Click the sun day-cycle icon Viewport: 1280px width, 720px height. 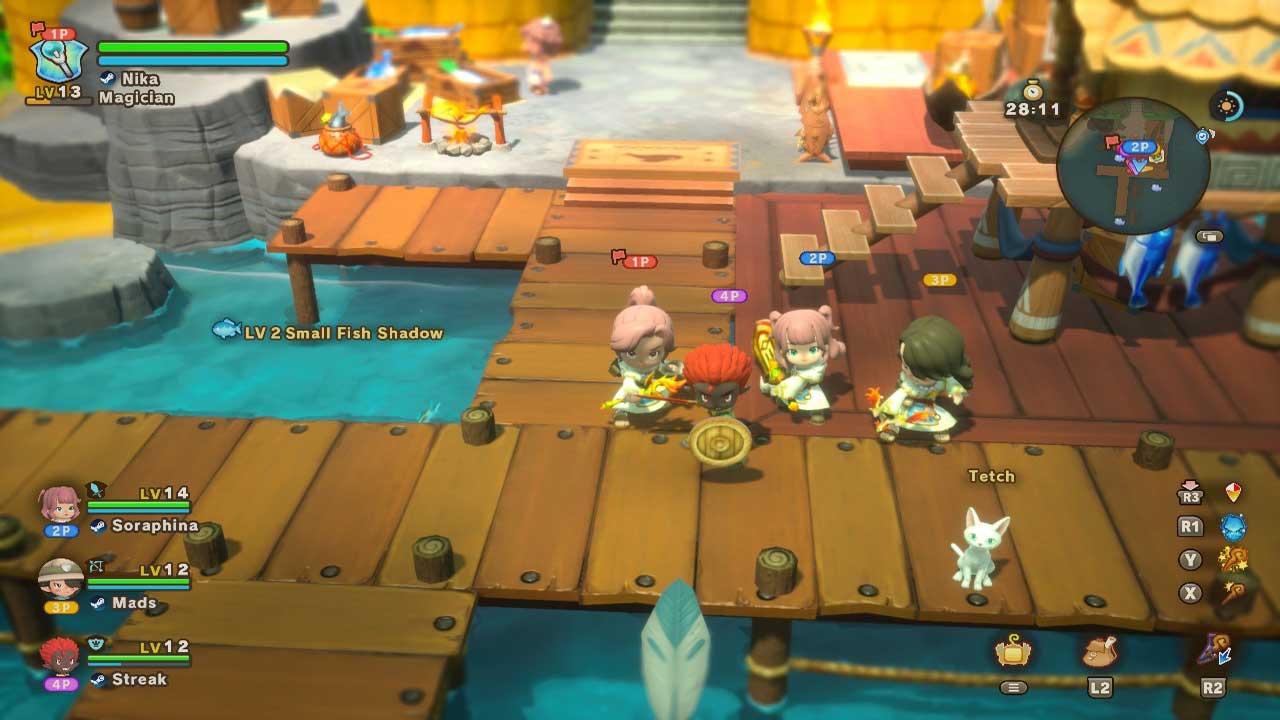coord(1226,106)
